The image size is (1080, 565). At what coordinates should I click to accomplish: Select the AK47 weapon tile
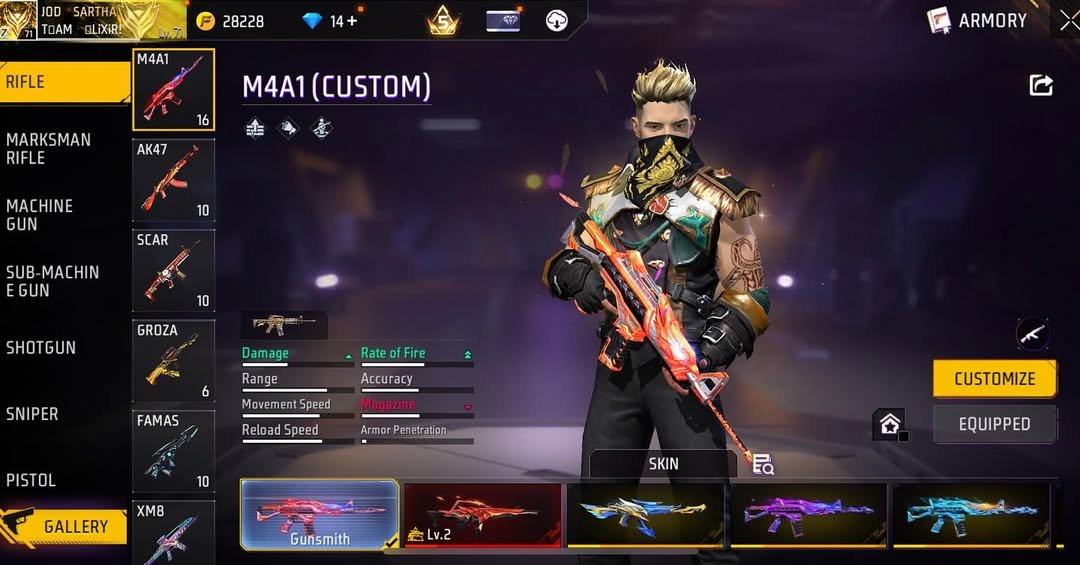pyautogui.click(x=174, y=180)
